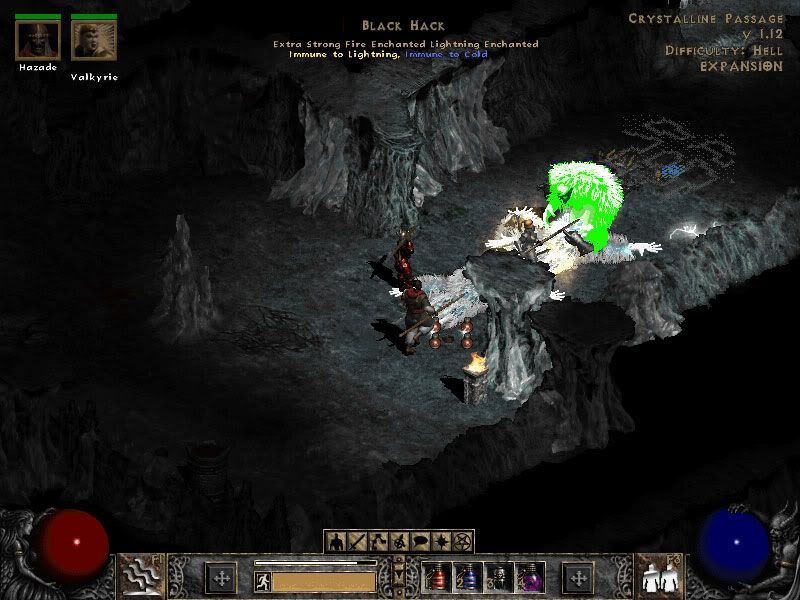Viewport: 800px width, 600px height.
Task: Click the four-arrow button beside the run toggle
Action: tap(220, 578)
